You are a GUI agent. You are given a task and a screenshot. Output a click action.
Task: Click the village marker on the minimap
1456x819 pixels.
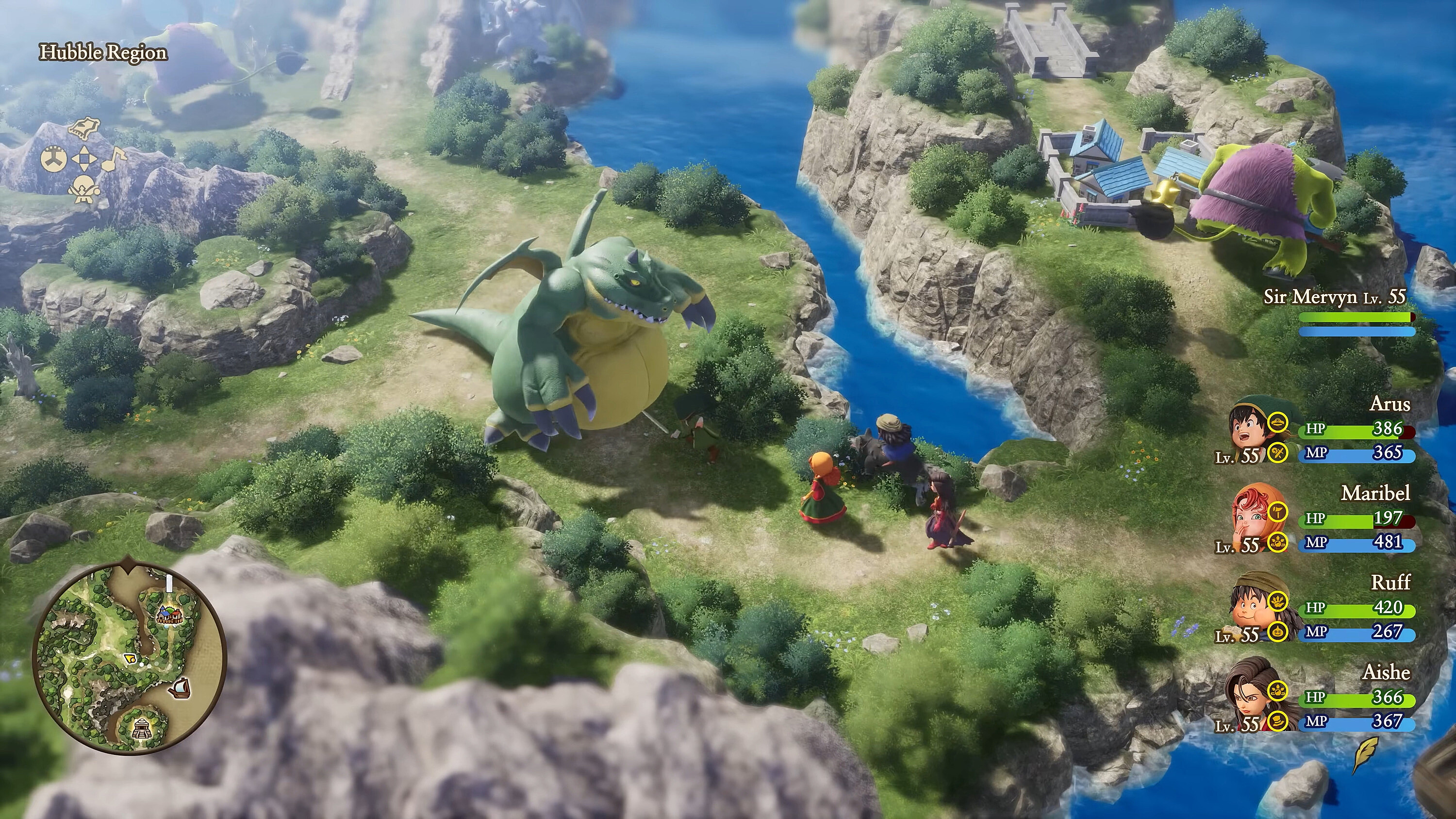click(x=170, y=614)
